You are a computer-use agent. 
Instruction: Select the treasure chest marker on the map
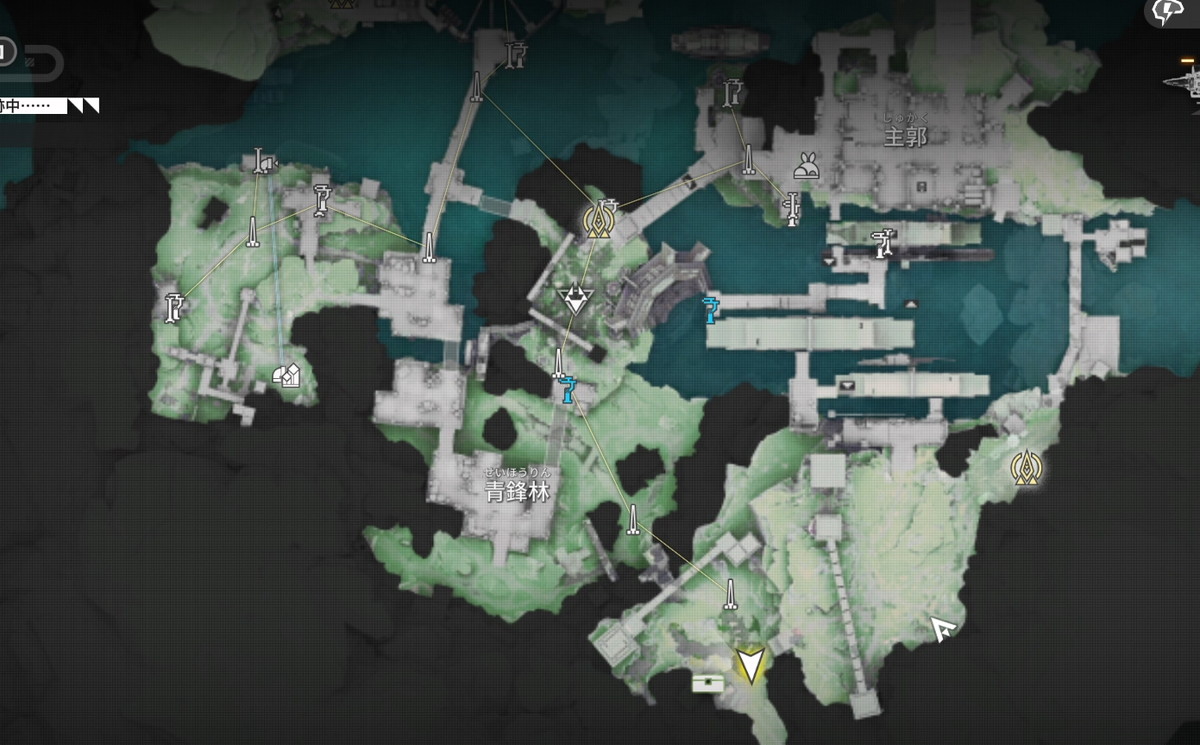707,683
